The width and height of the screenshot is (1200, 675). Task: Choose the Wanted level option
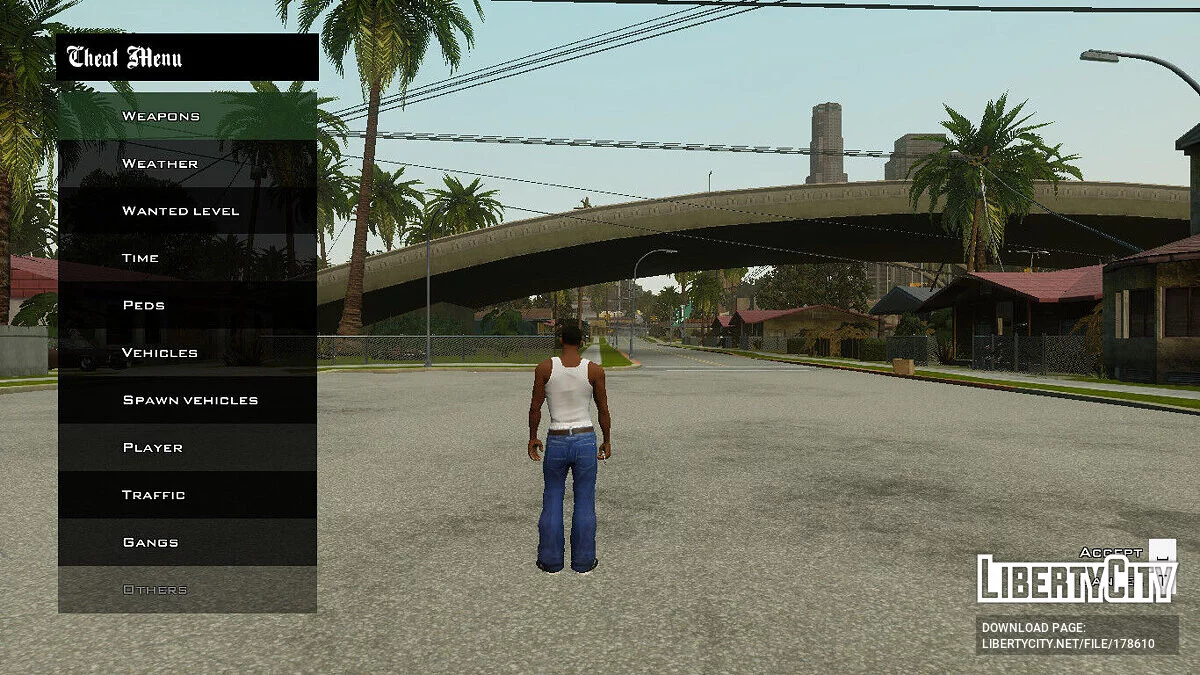187,211
